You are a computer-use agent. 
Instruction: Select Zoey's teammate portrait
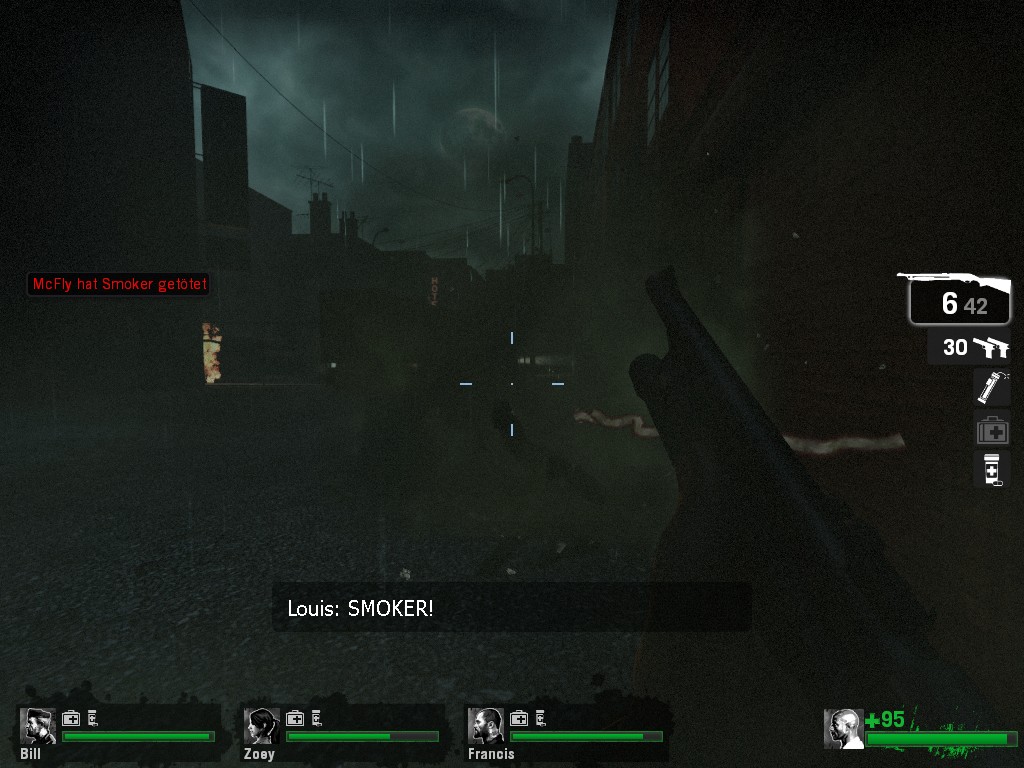click(x=263, y=726)
